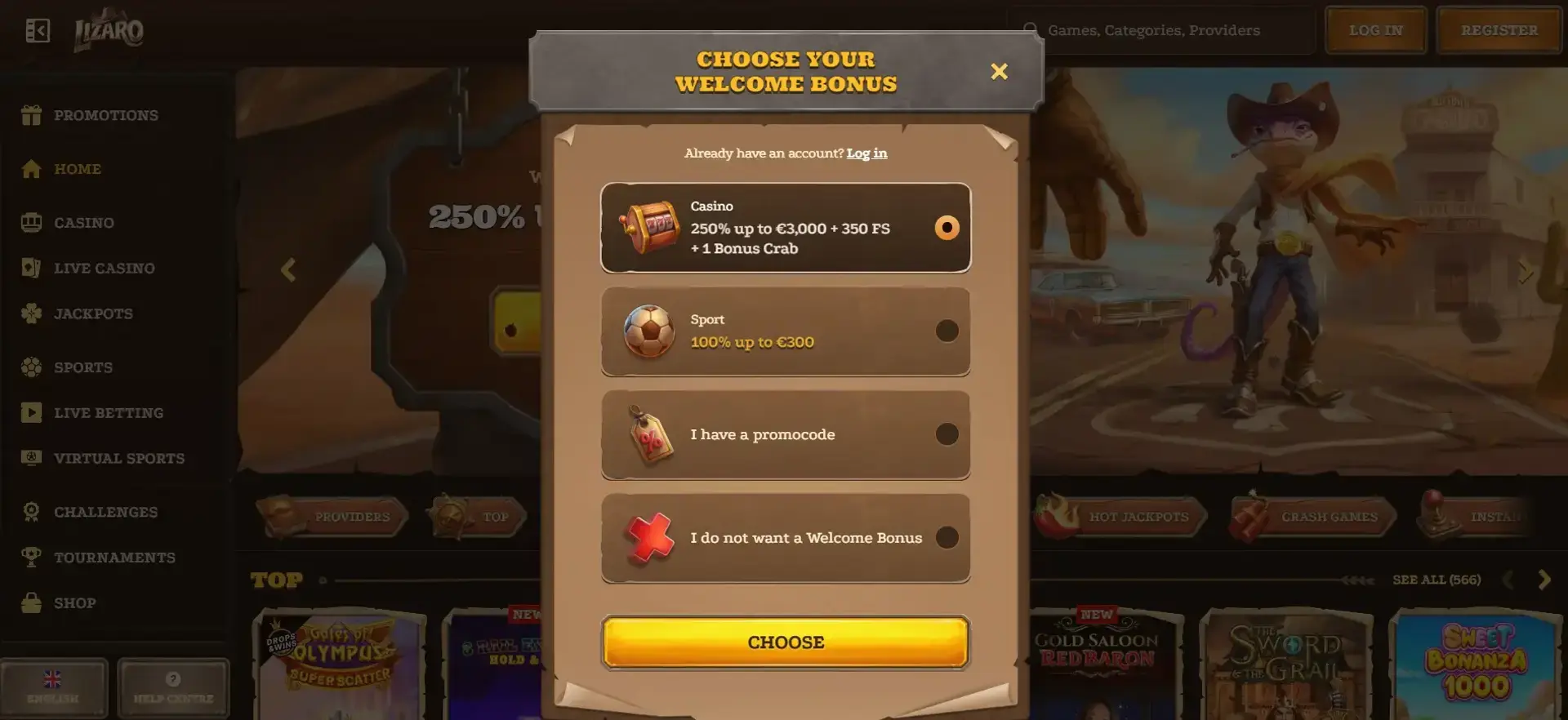
Task: Advance the banner with the right arrow
Action: [x=1526, y=269]
